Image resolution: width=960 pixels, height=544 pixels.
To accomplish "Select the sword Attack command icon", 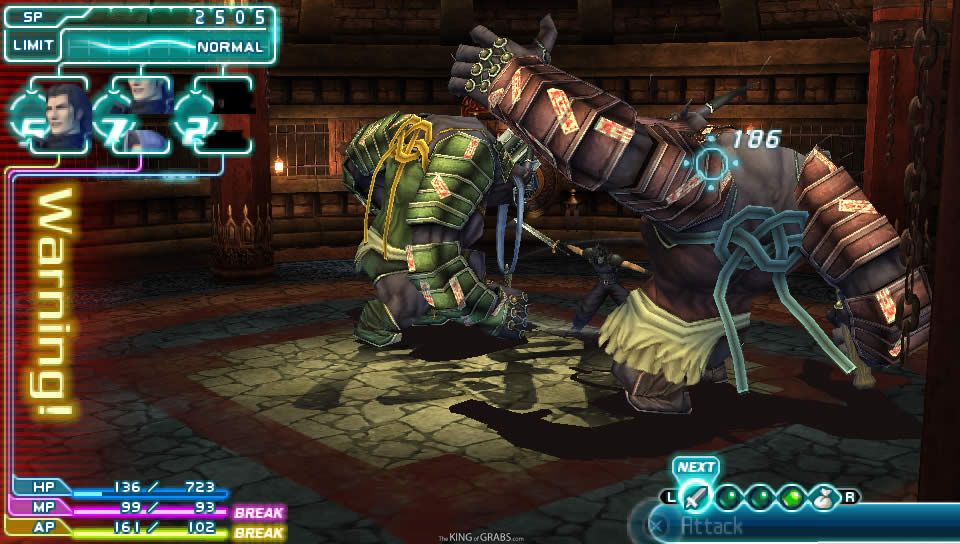I will click(695, 496).
